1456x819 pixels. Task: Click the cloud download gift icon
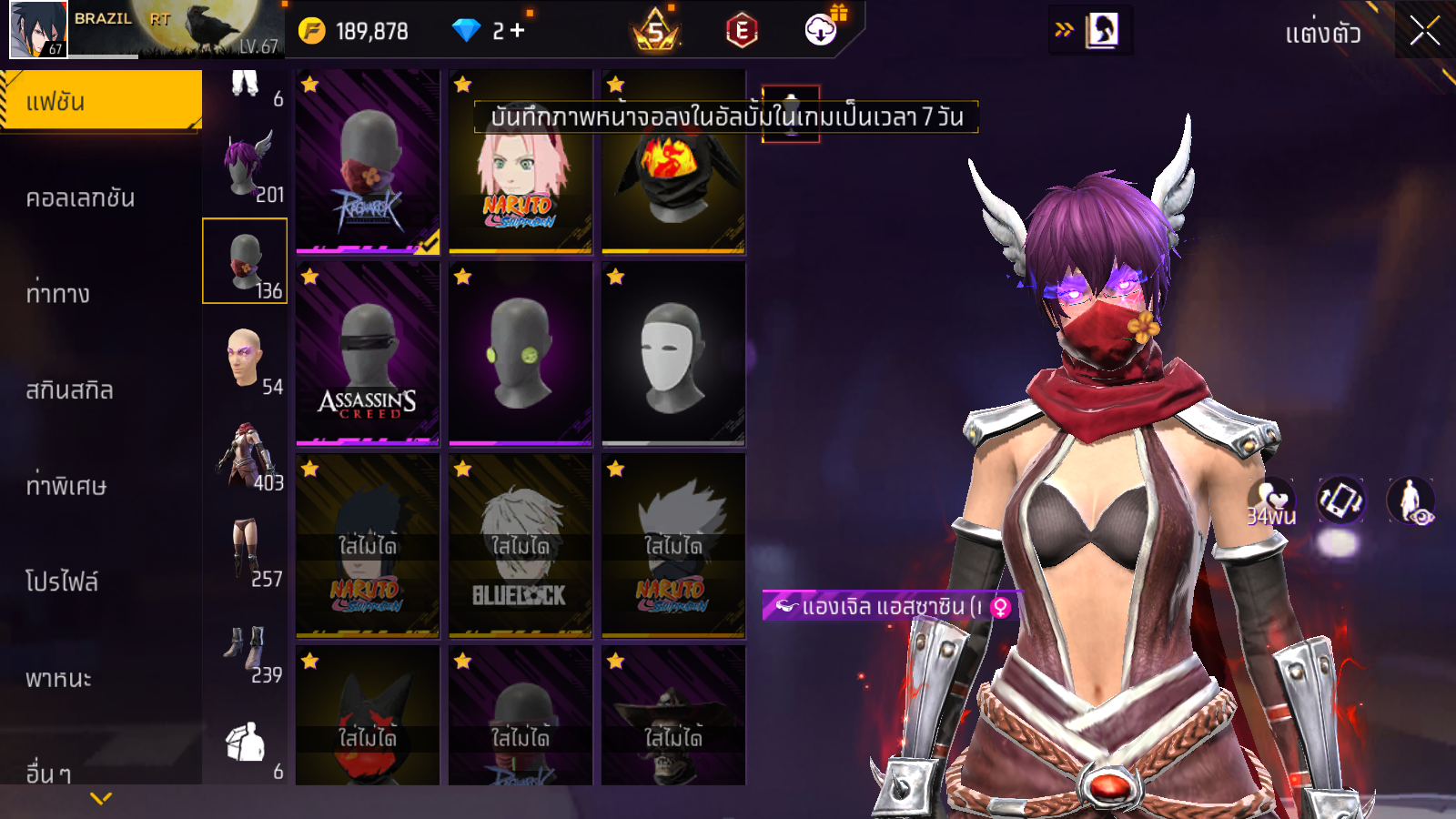[821, 30]
